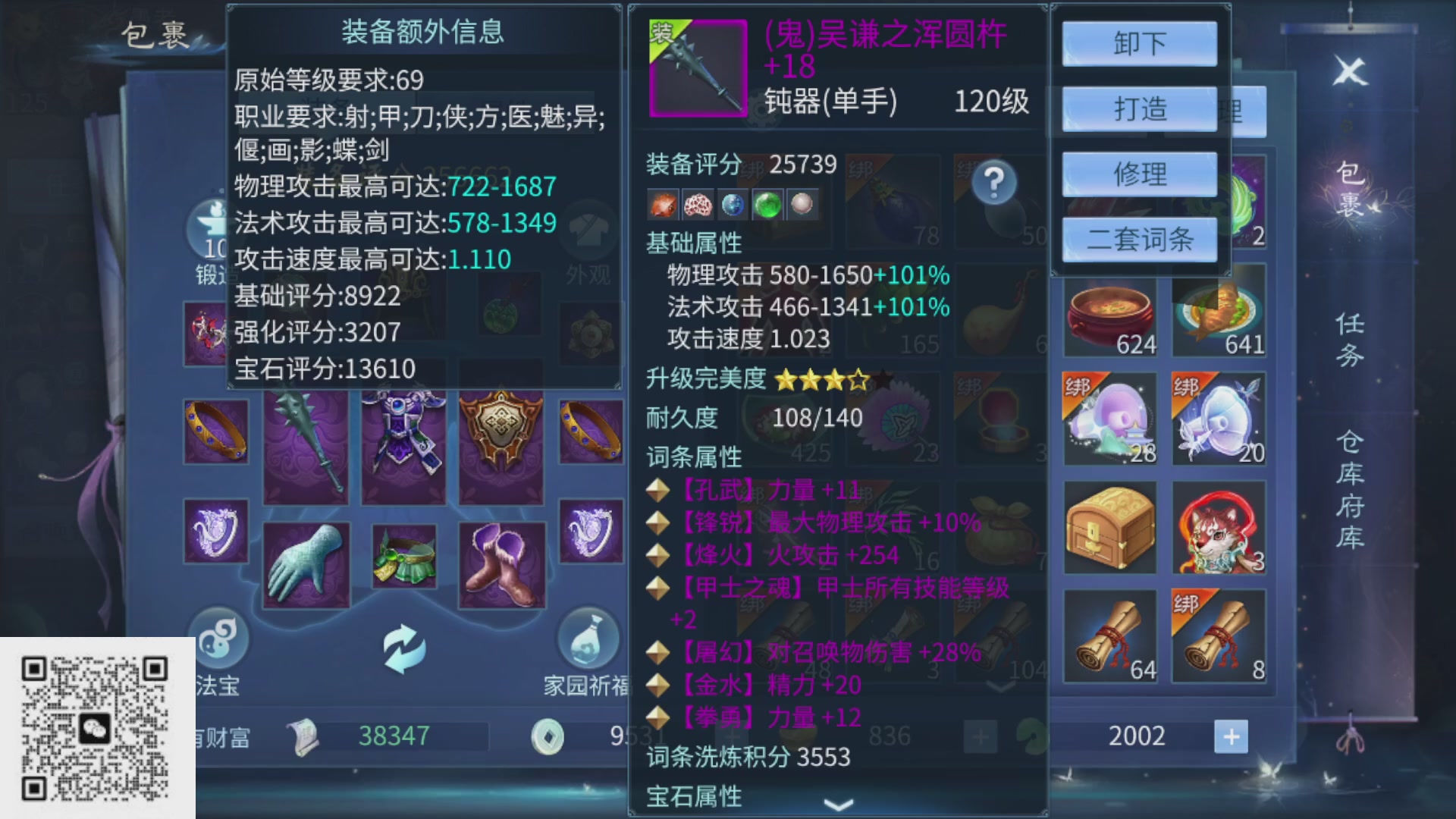Click the plus button next to 2002

pyautogui.click(x=1232, y=735)
